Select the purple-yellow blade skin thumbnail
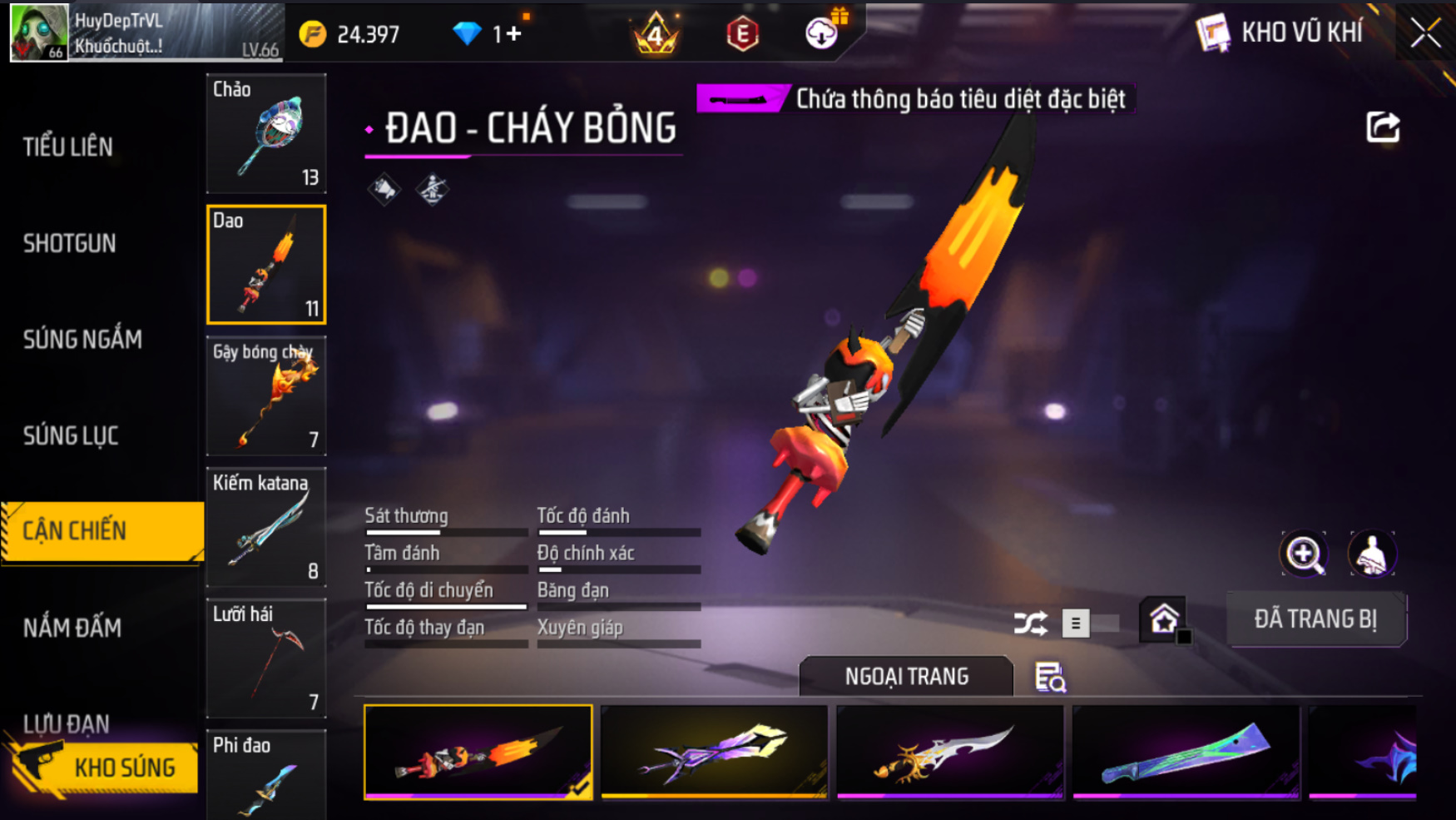1456x820 pixels. click(x=714, y=753)
